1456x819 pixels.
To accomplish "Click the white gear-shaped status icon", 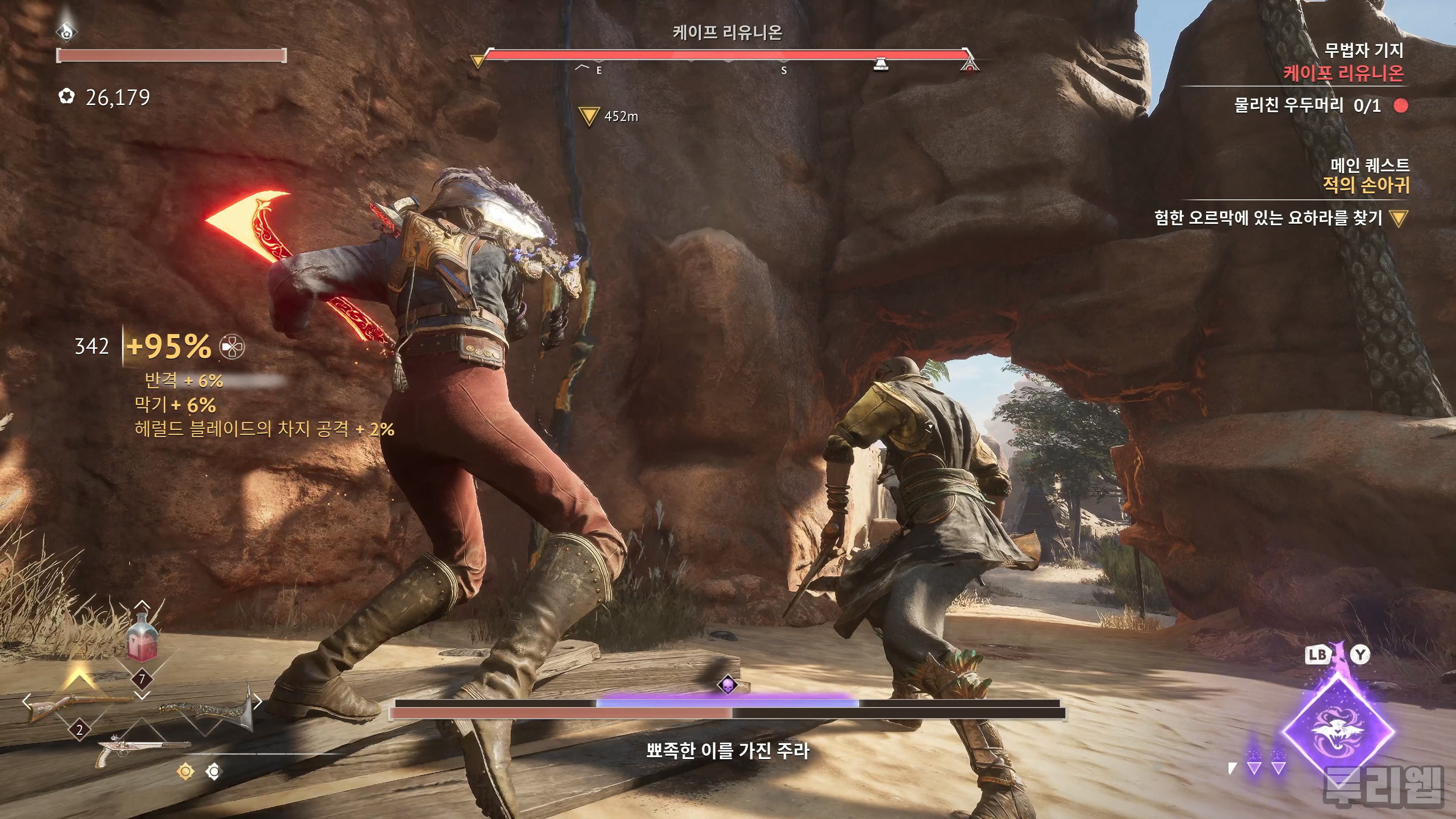I will tap(213, 772).
